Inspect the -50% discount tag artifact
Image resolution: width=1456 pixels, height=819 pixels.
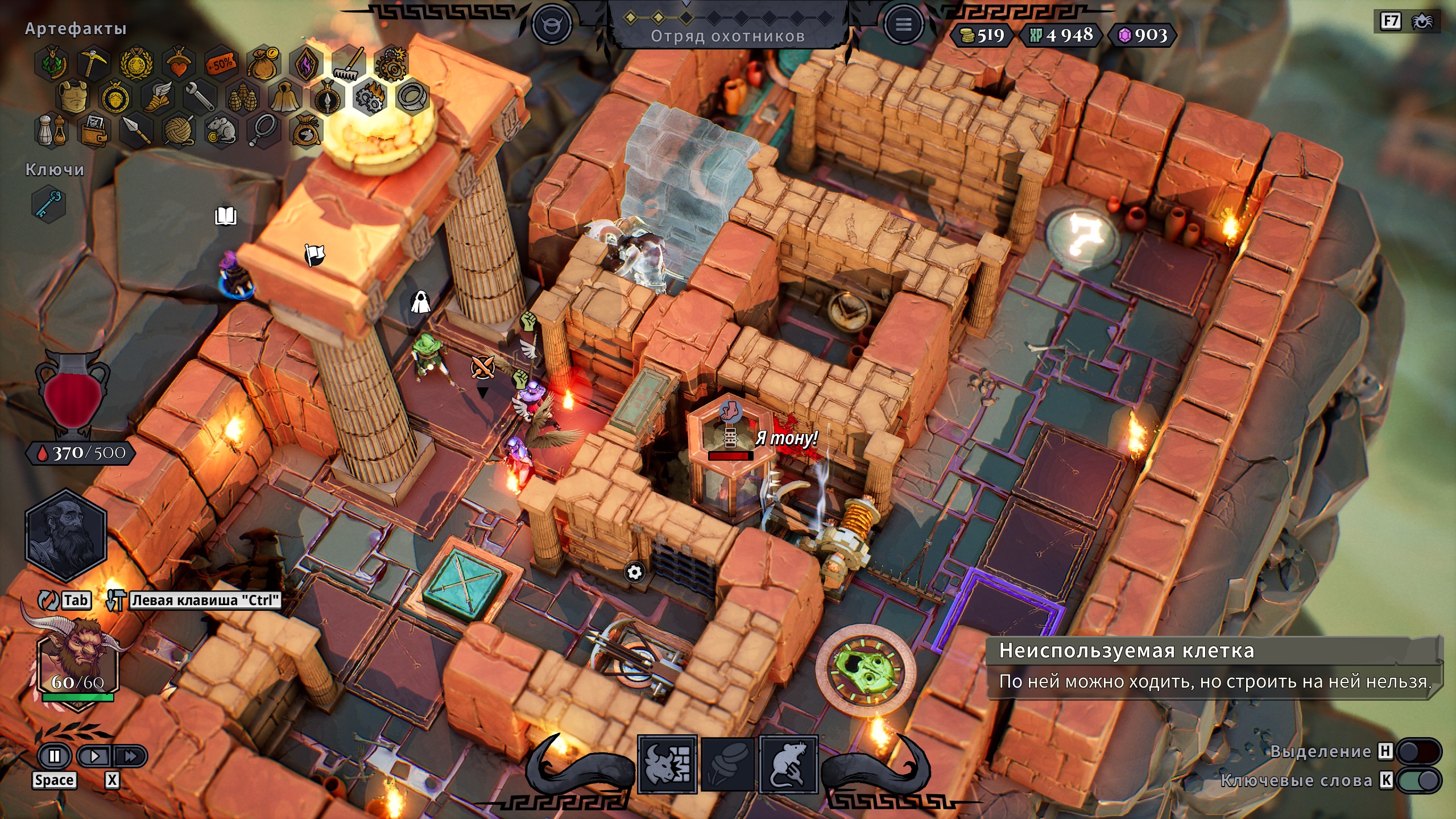(221, 63)
